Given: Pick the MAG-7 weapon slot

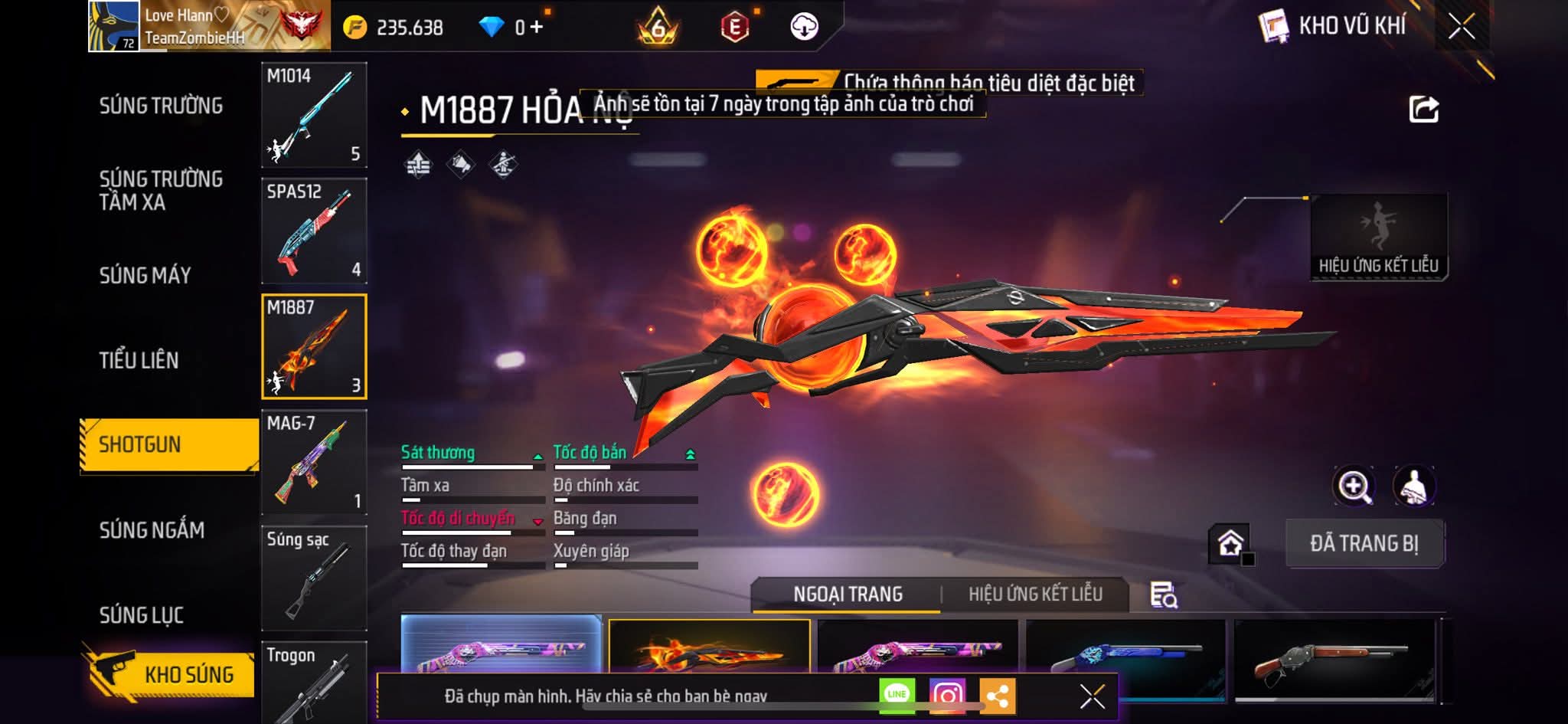Looking at the screenshot, I should click(x=314, y=462).
